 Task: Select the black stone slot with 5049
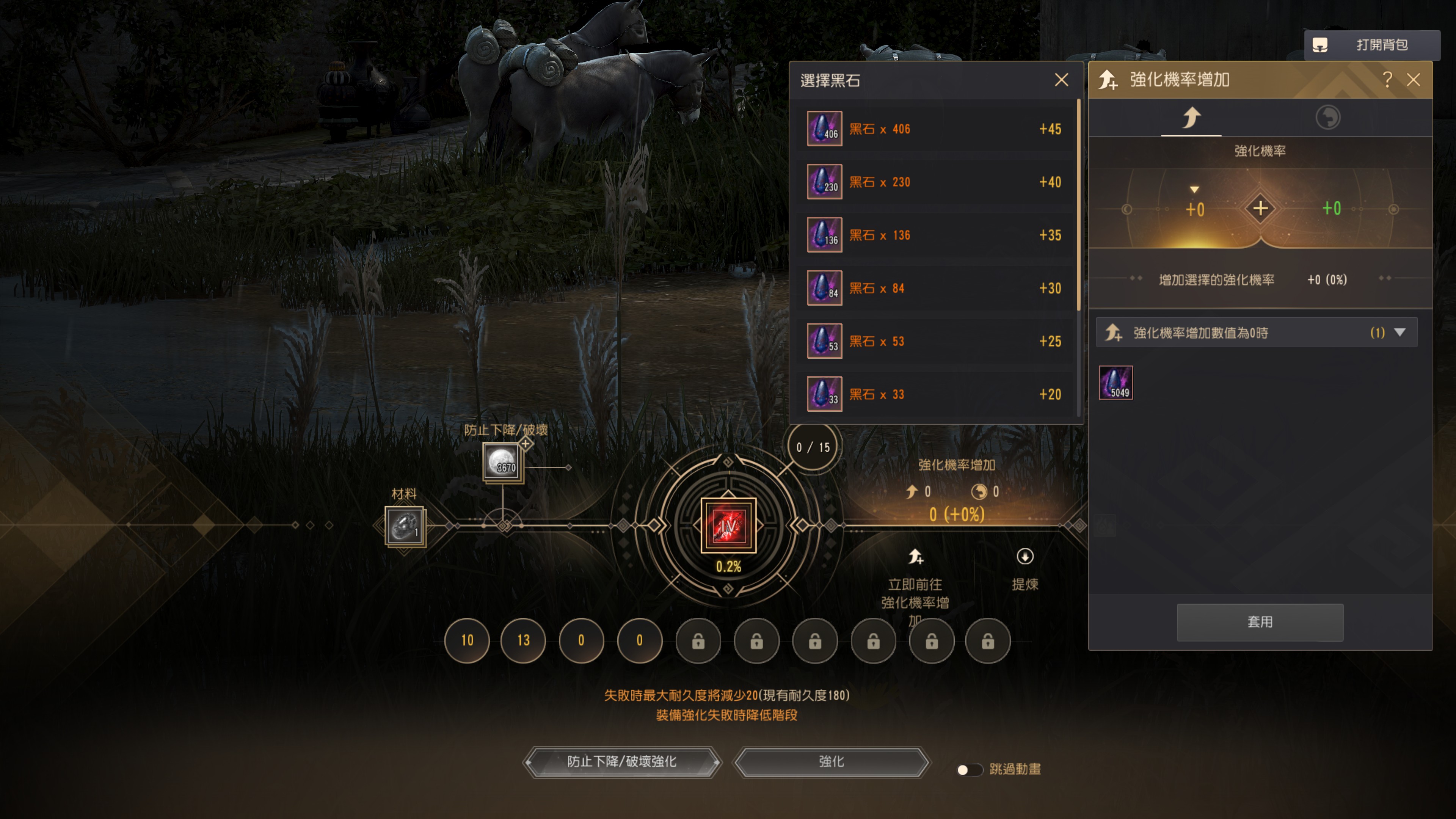click(1115, 383)
